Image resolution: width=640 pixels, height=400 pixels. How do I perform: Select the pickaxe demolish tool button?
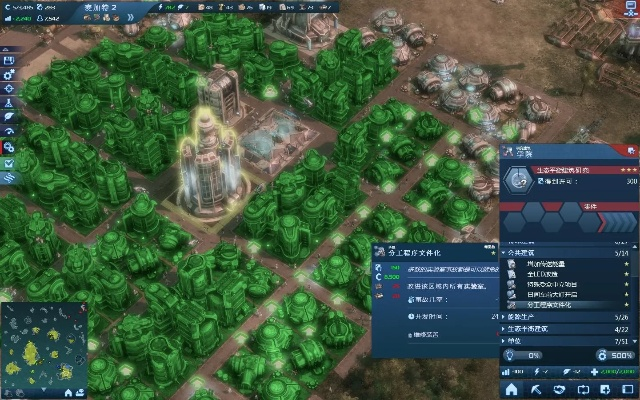point(536,389)
